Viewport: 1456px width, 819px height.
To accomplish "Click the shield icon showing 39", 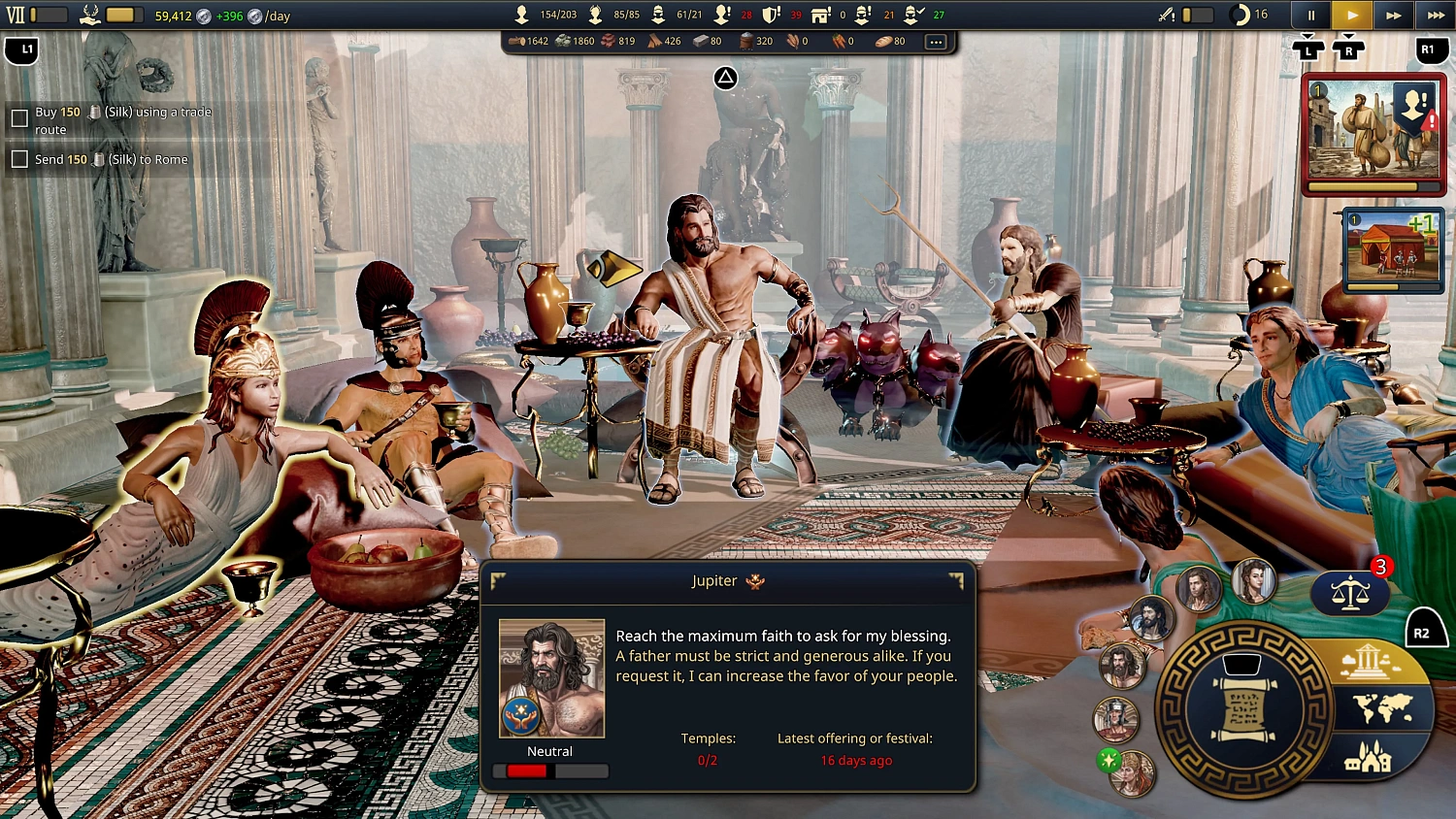I will click(x=770, y=15).
